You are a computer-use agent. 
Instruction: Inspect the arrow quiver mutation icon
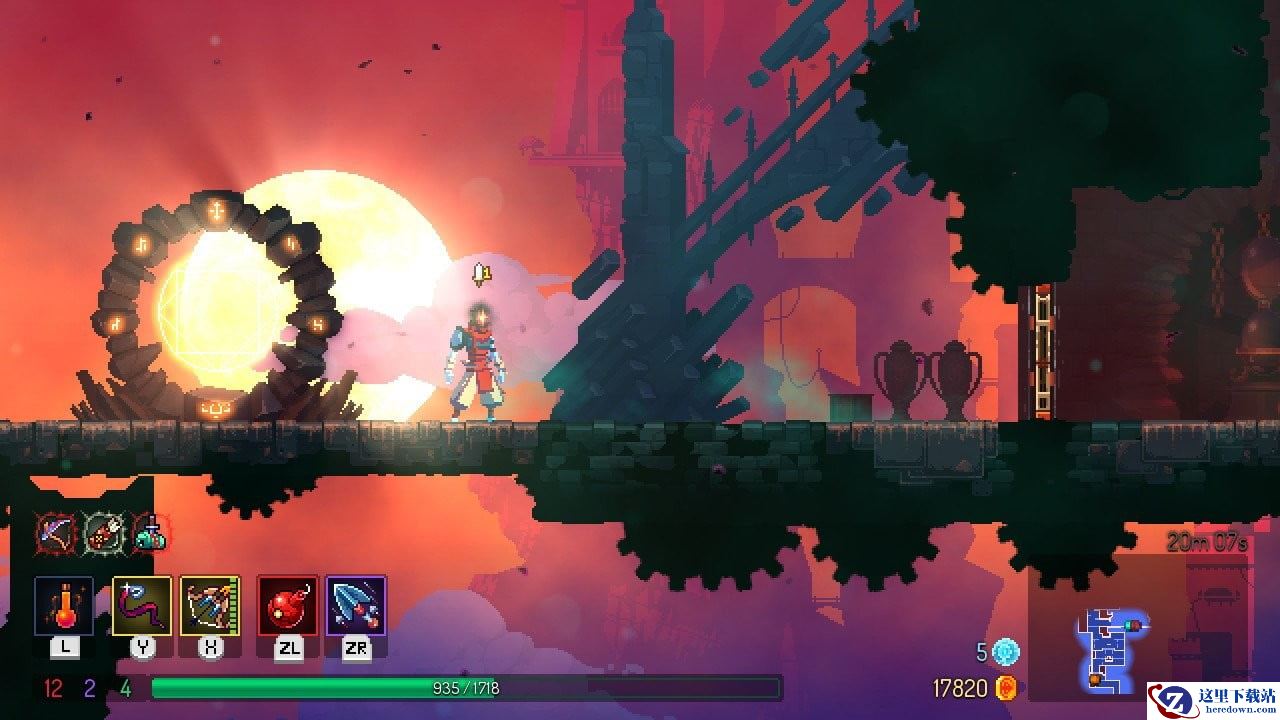[102, 532]
